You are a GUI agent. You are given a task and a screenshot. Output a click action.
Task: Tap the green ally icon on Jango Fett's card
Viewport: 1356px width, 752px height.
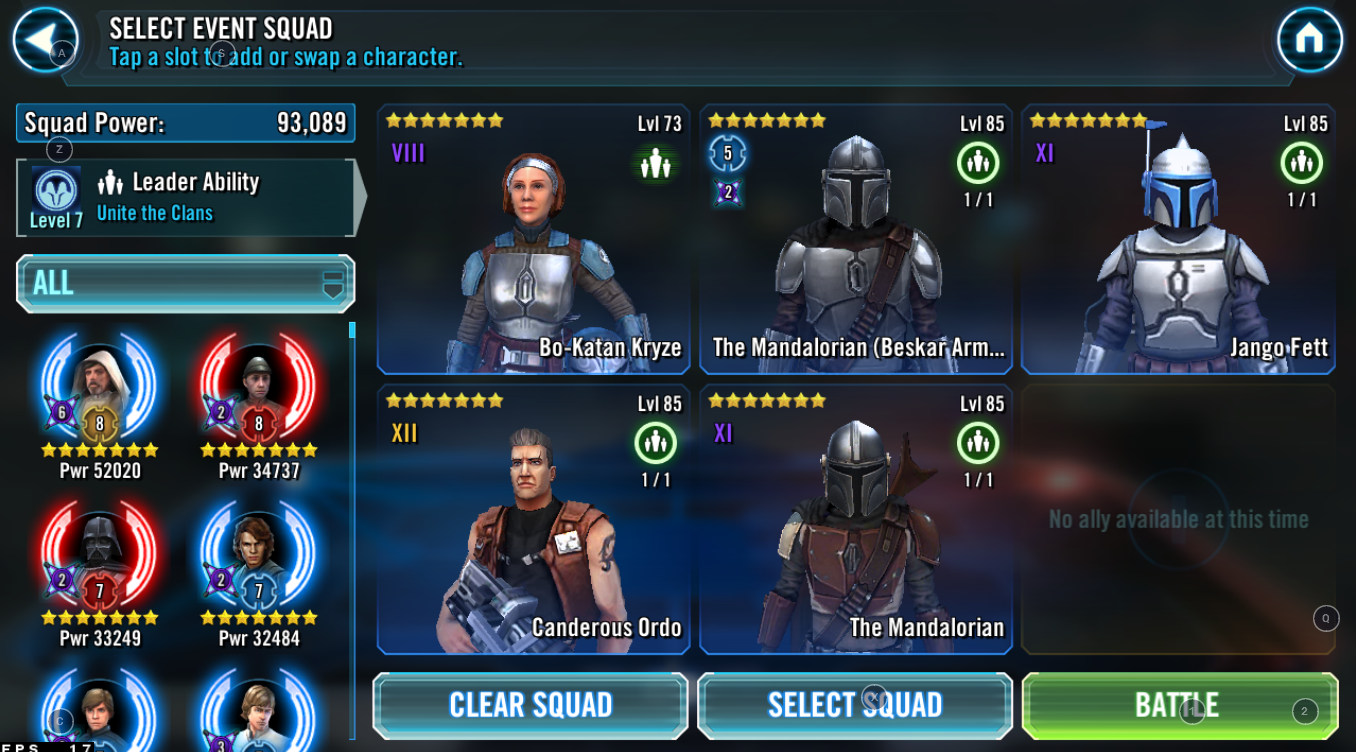click(1301, 162)
